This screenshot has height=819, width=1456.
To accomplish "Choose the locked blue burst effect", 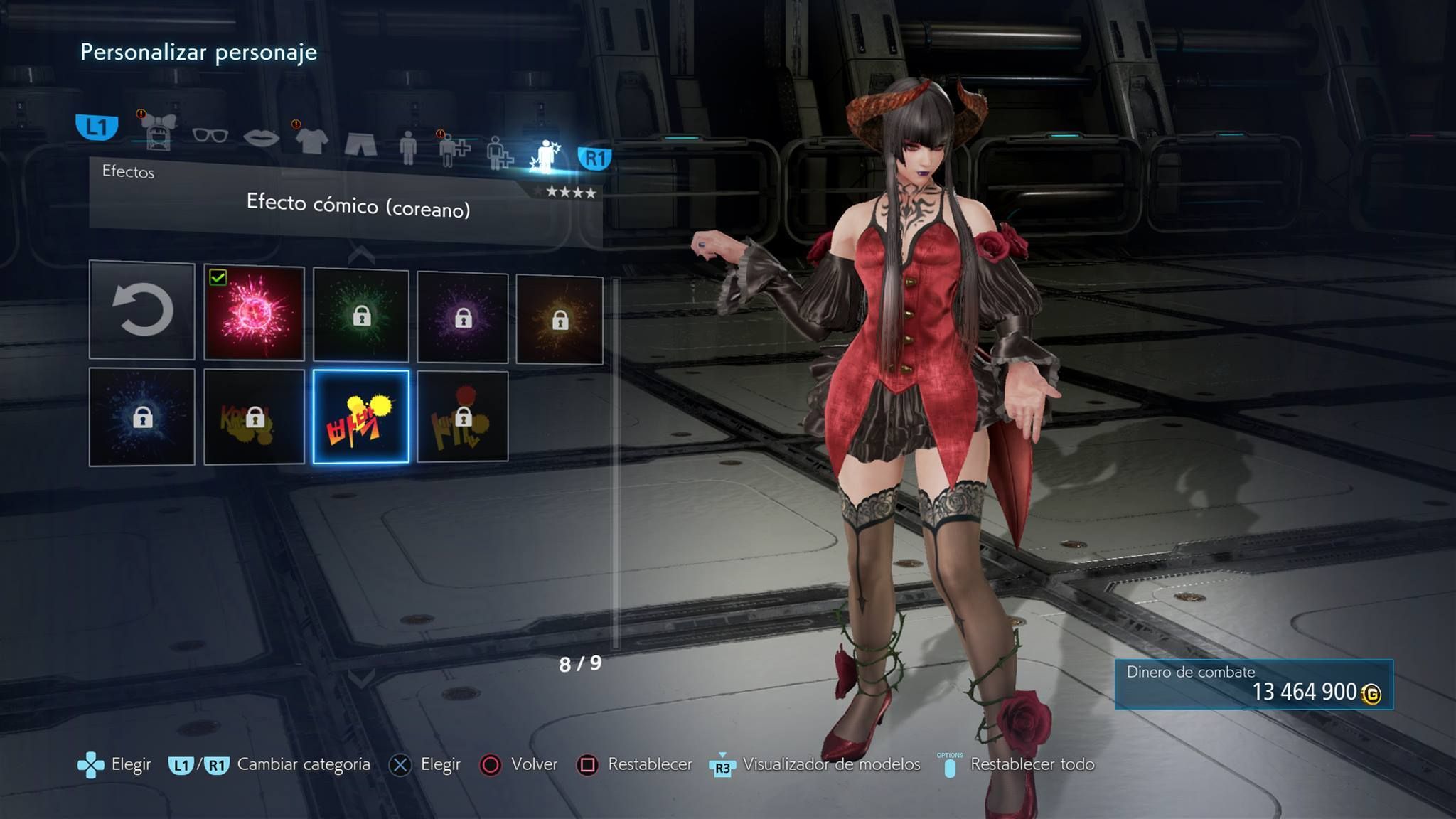I will tap(142, 417).
